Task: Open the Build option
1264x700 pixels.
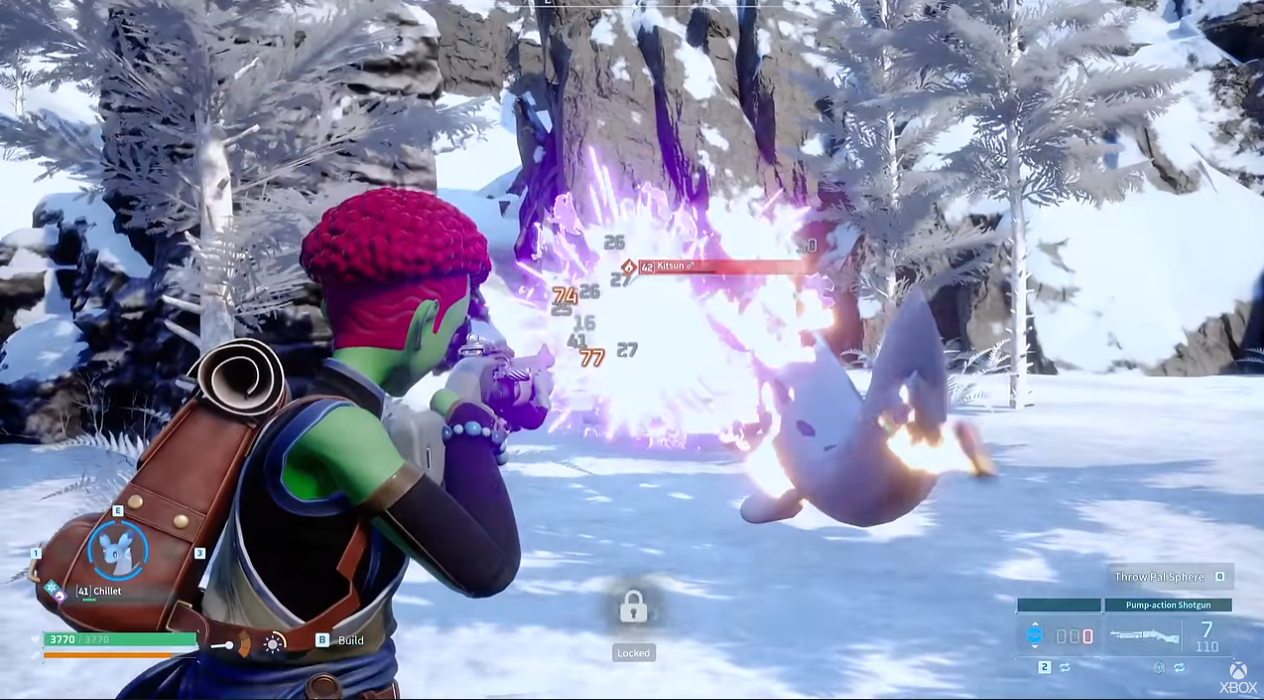Action: click(349, 640)
